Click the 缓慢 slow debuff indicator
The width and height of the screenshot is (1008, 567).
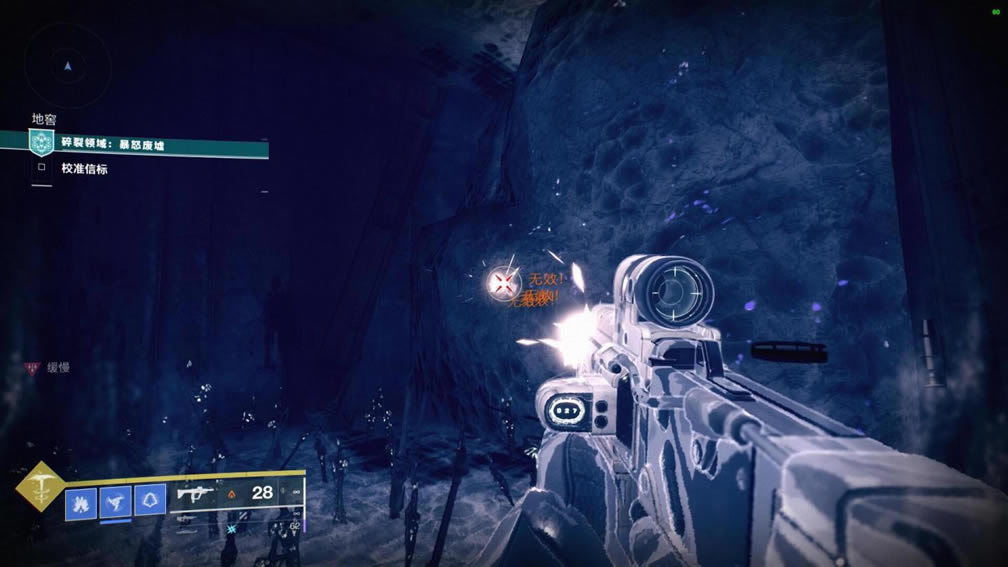[49, 368]
